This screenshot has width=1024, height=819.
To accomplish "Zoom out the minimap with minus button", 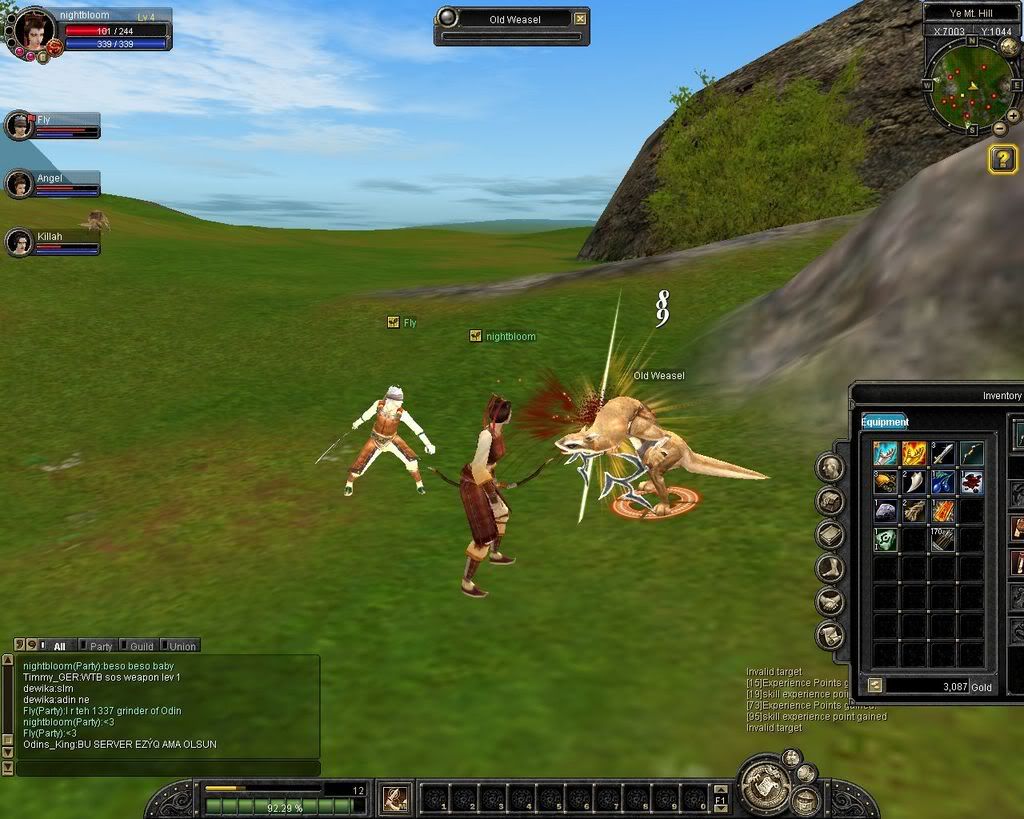I will [1000, 129].
